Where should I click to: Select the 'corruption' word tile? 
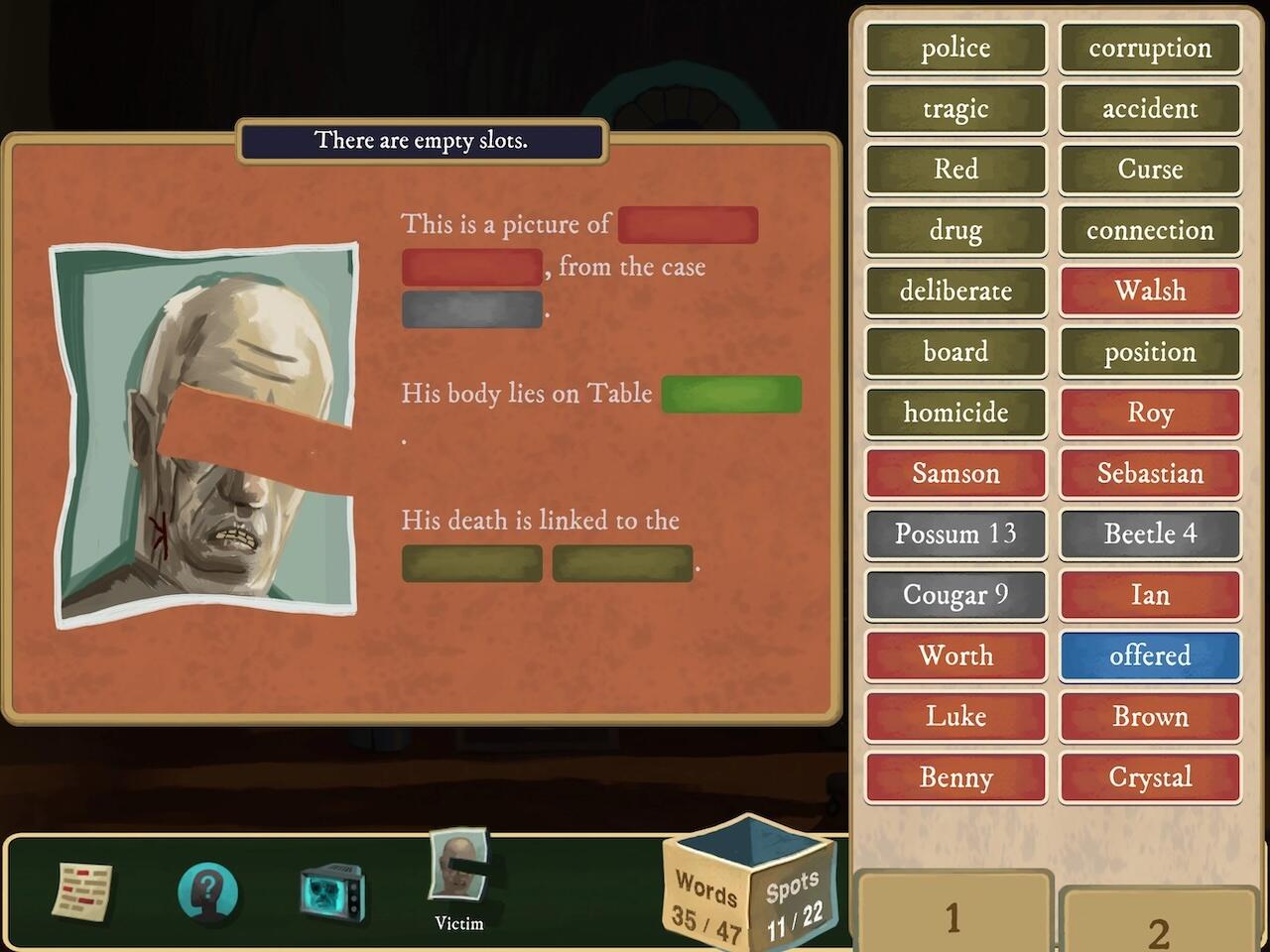coord(1150,49)
